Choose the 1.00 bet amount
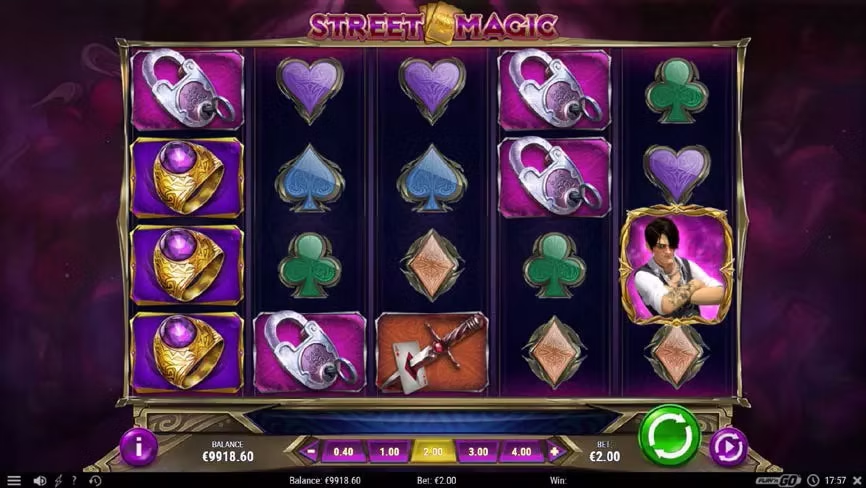 click(x=391, y=451)
